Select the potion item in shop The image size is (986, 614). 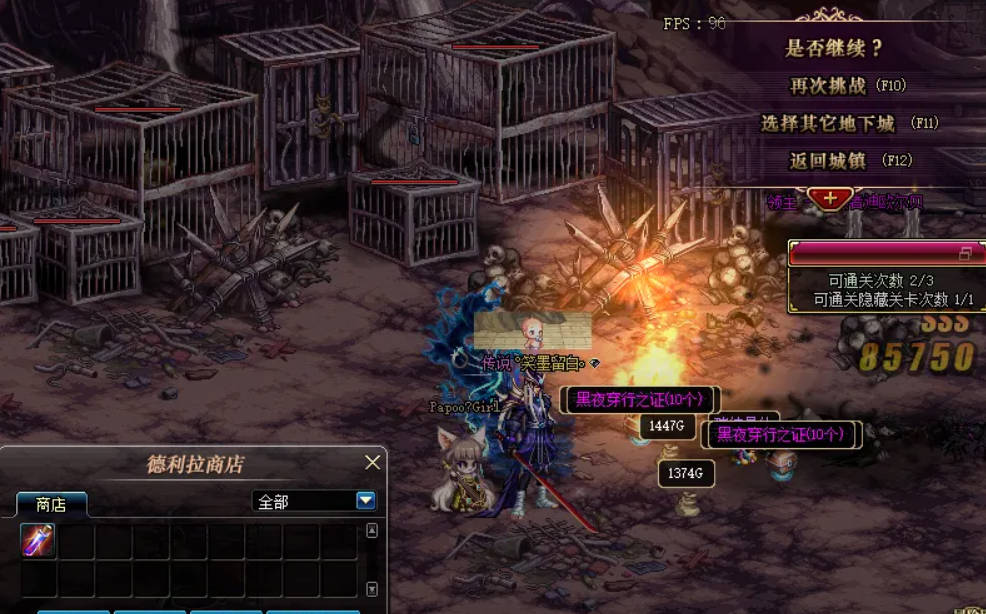point(38,540)
